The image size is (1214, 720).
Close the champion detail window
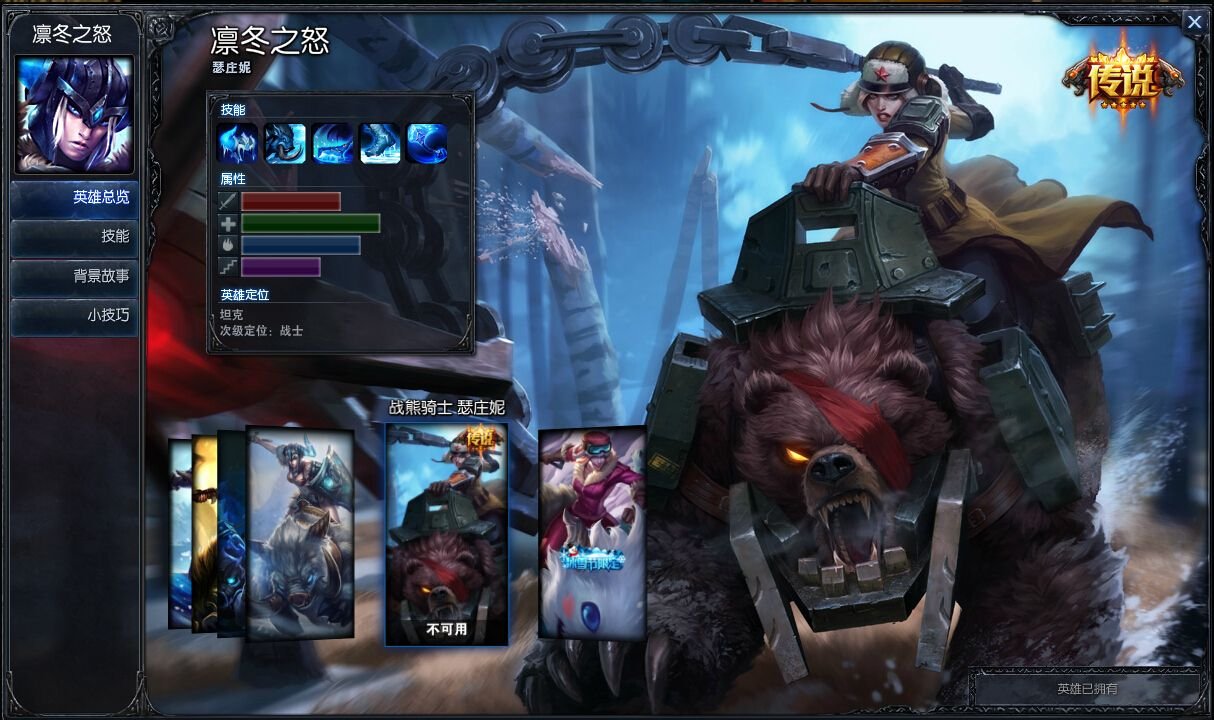[x=1194, y=23]
